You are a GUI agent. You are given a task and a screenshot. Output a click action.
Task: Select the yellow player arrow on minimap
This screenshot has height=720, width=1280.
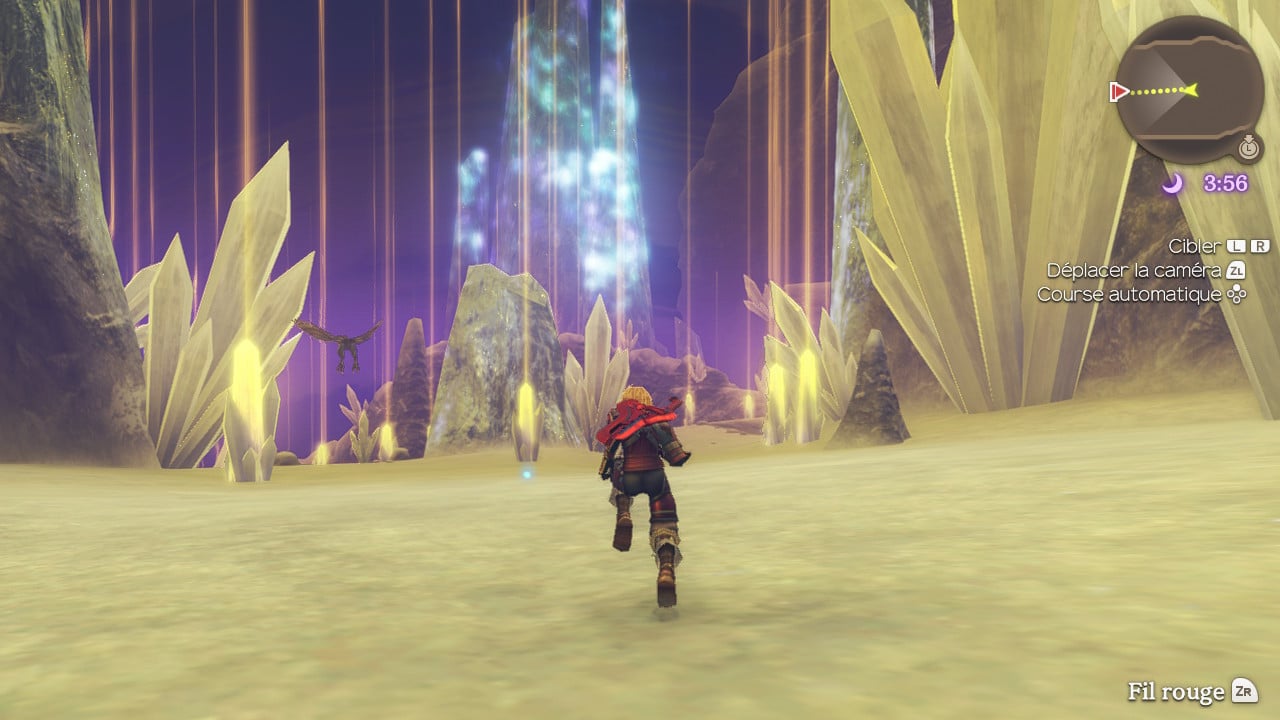(x=1189, y=90)
